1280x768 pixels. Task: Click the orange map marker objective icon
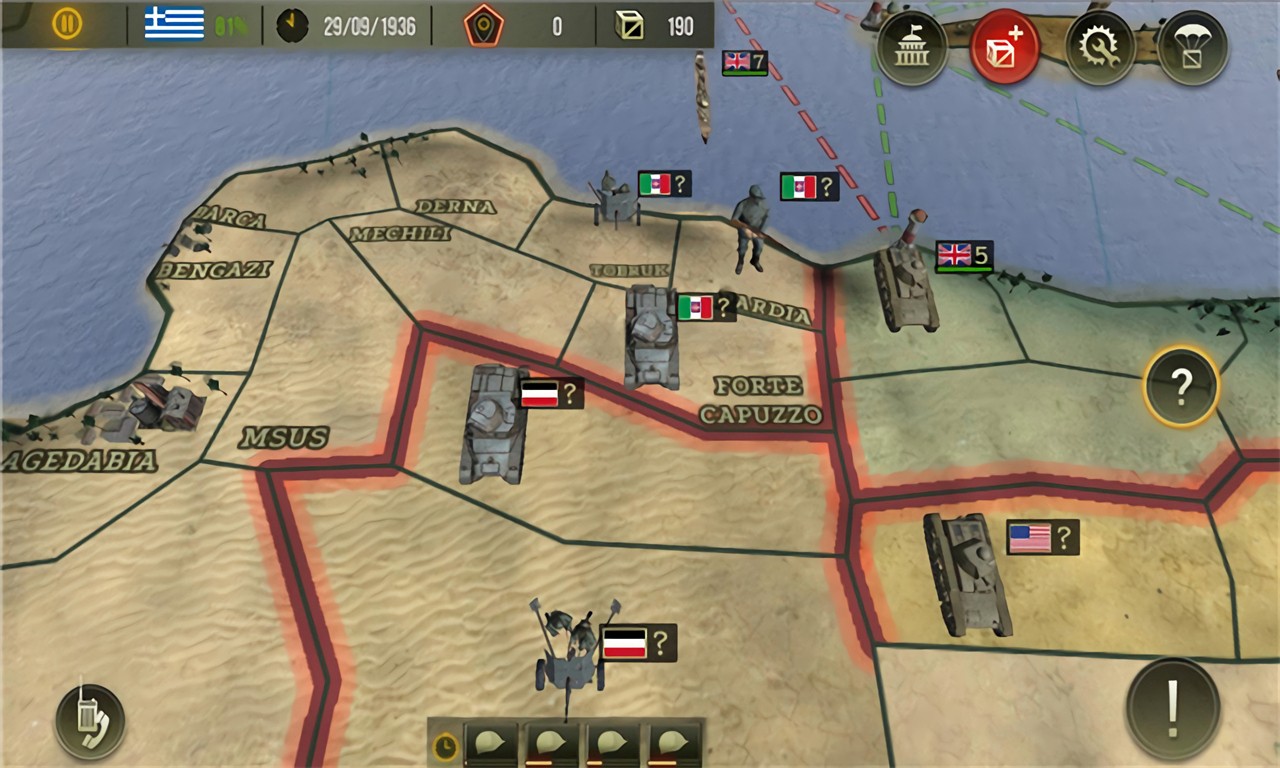(483, 26)
